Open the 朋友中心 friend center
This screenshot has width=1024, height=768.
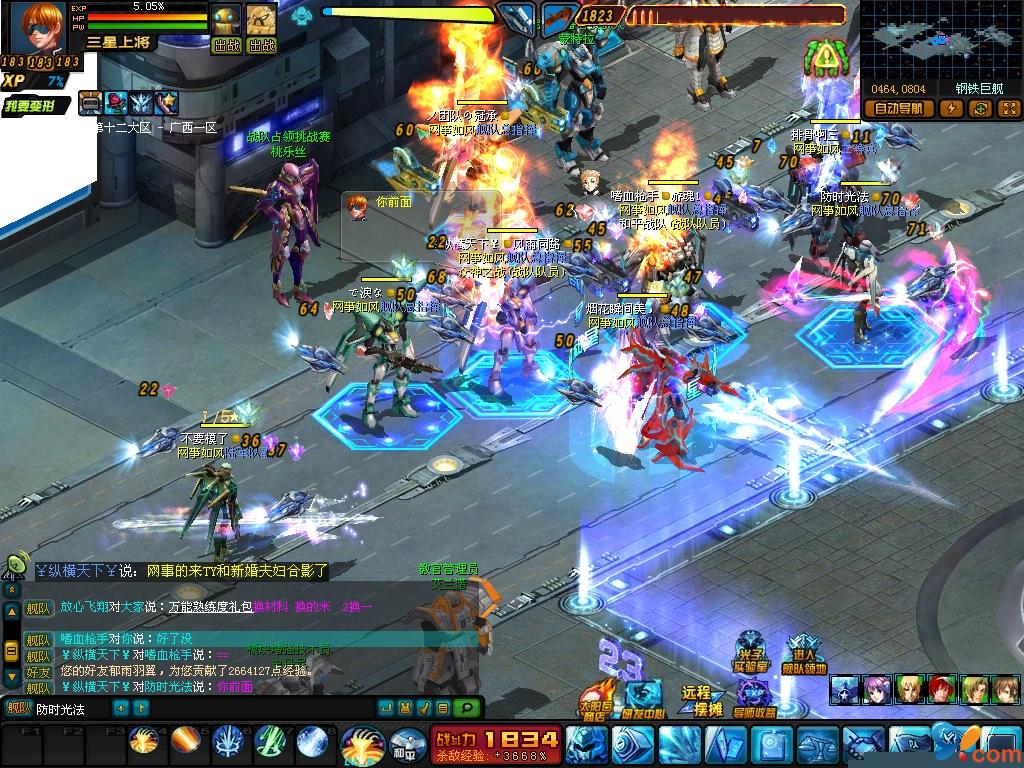(644, 699)
